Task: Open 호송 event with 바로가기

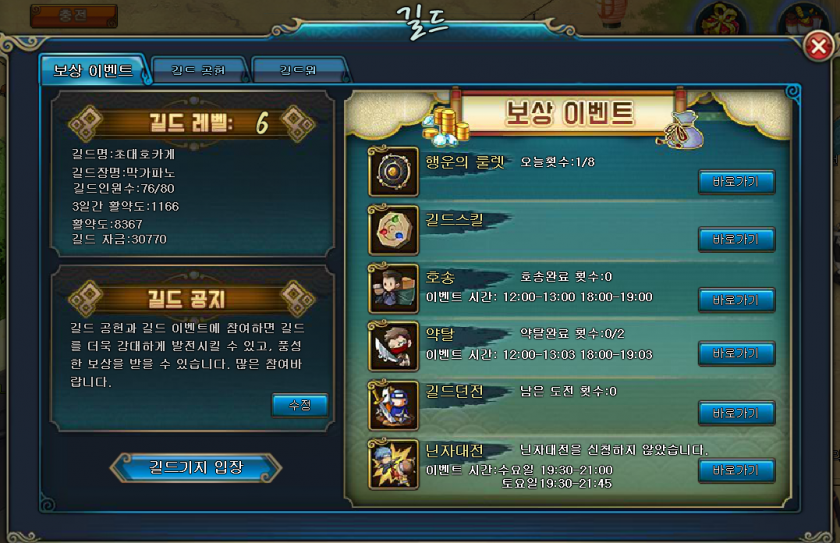Action: [x=736, y=299]
